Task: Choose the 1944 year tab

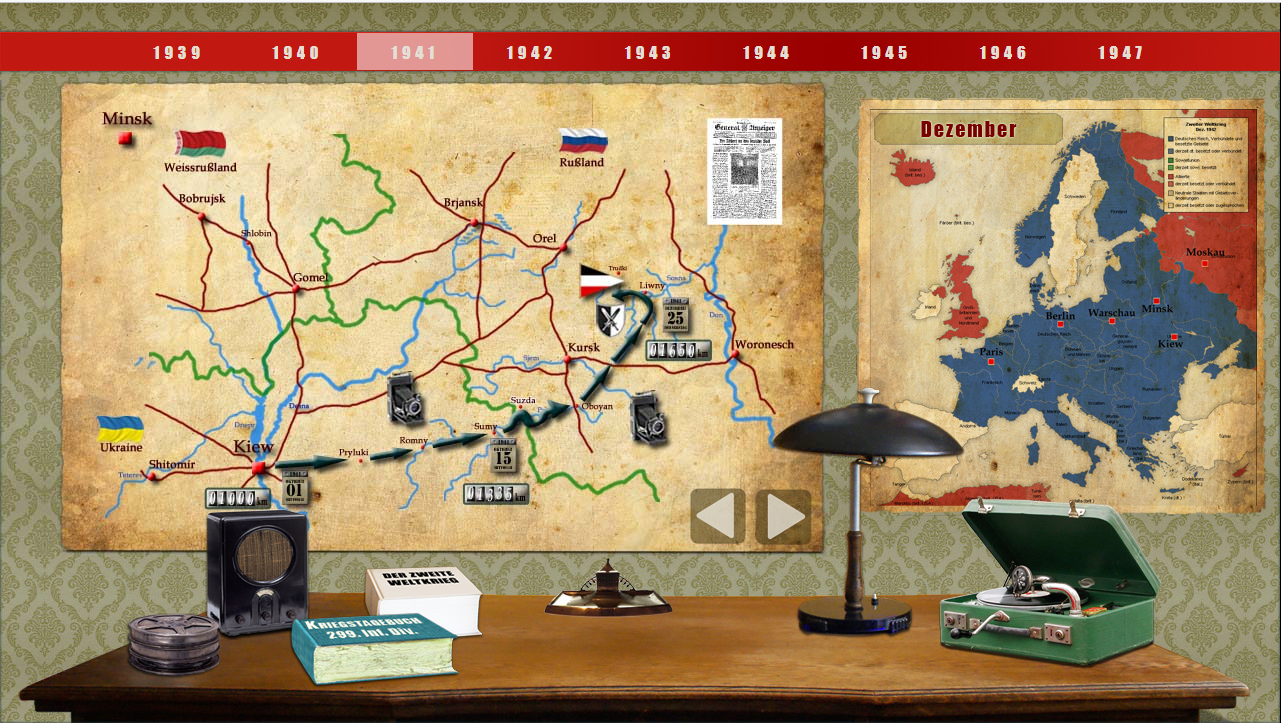Action: point(766,53)
